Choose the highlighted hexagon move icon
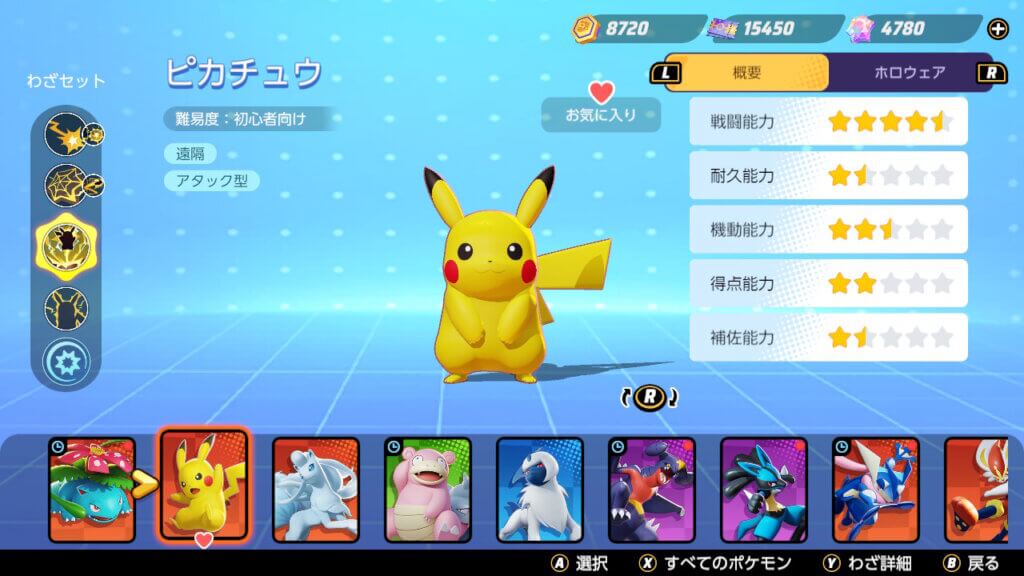The height and width of the screenshot is (576, 1024). 66,245
